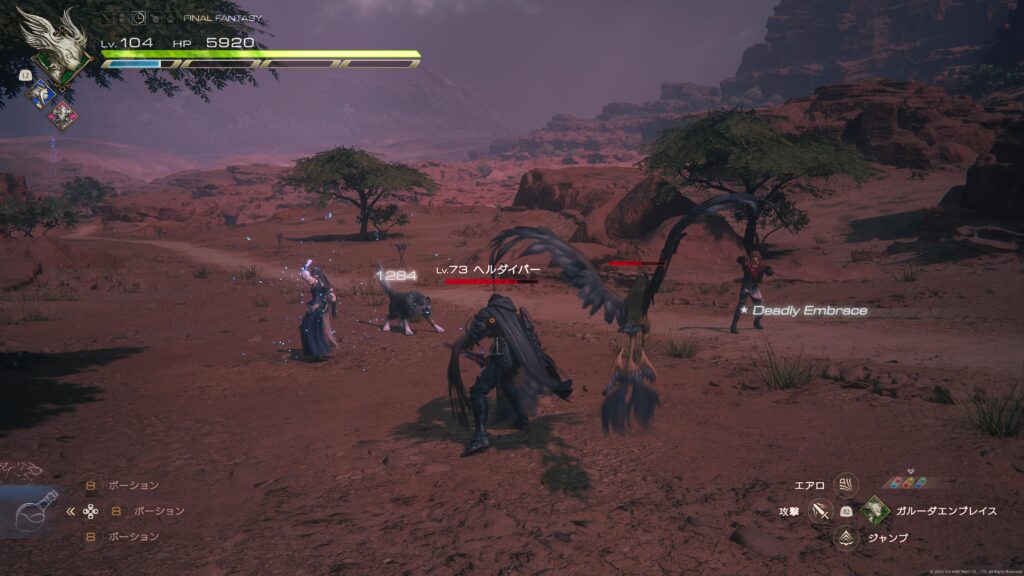This screenshot has width=1024, height=576.
Task: Use the 攻撃 sword attack icon
Action: (x=821, y=511)
